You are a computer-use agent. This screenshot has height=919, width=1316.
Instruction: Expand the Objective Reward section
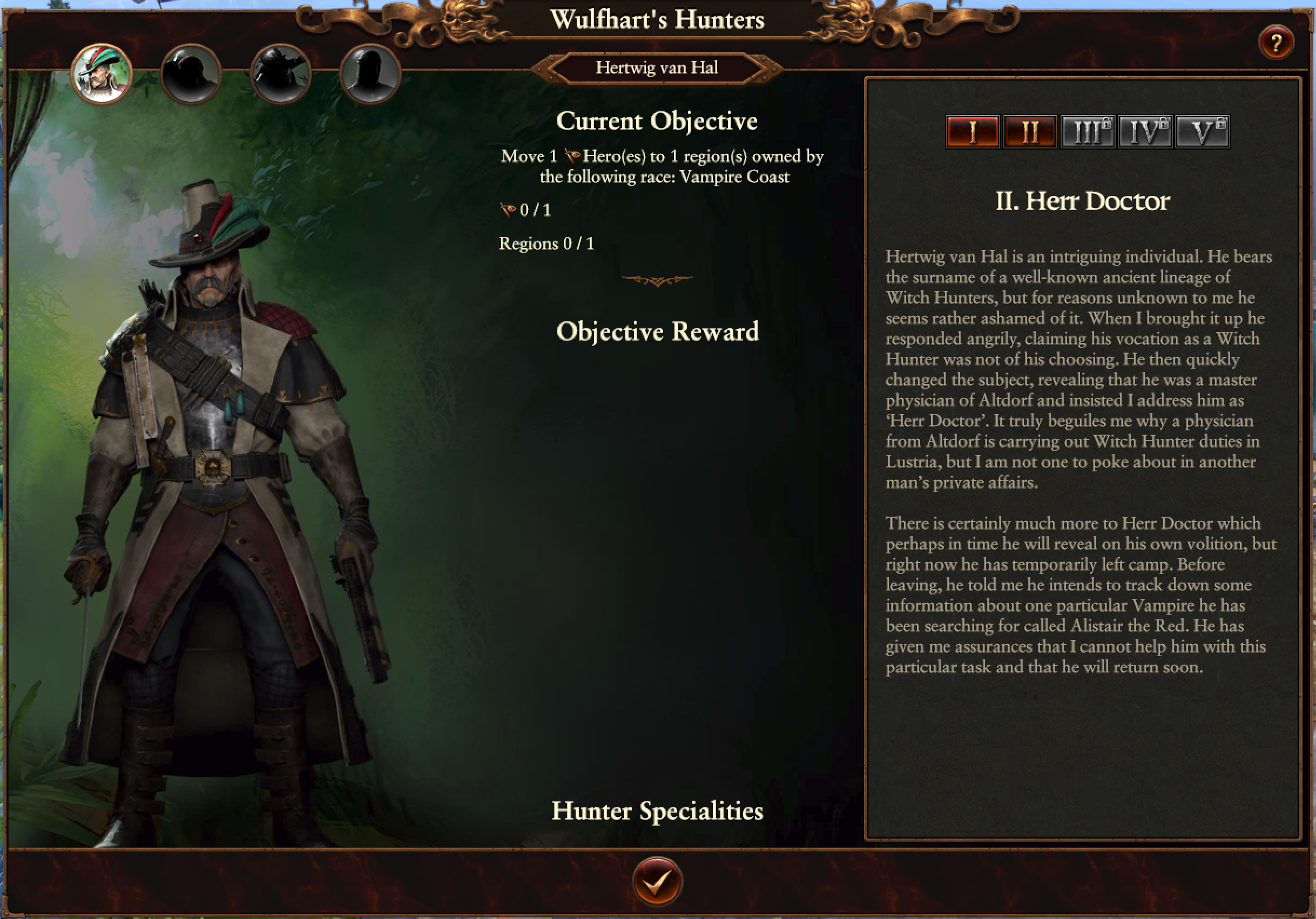point(658,331)
